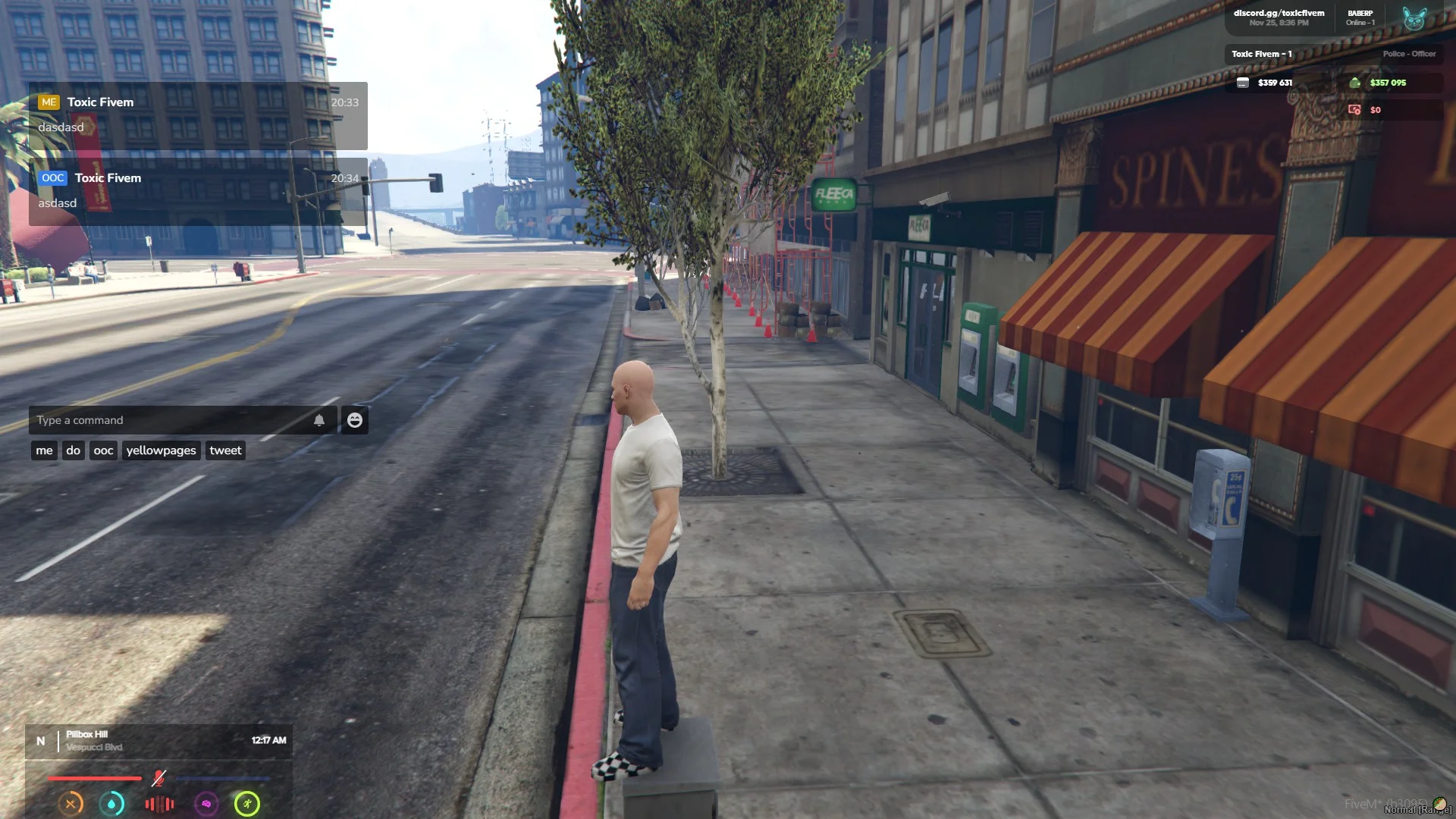This screenshot has height=819, width=1456.
Task: Click the discord.gg/toxicfivem server link
Action: (1279, 13)
